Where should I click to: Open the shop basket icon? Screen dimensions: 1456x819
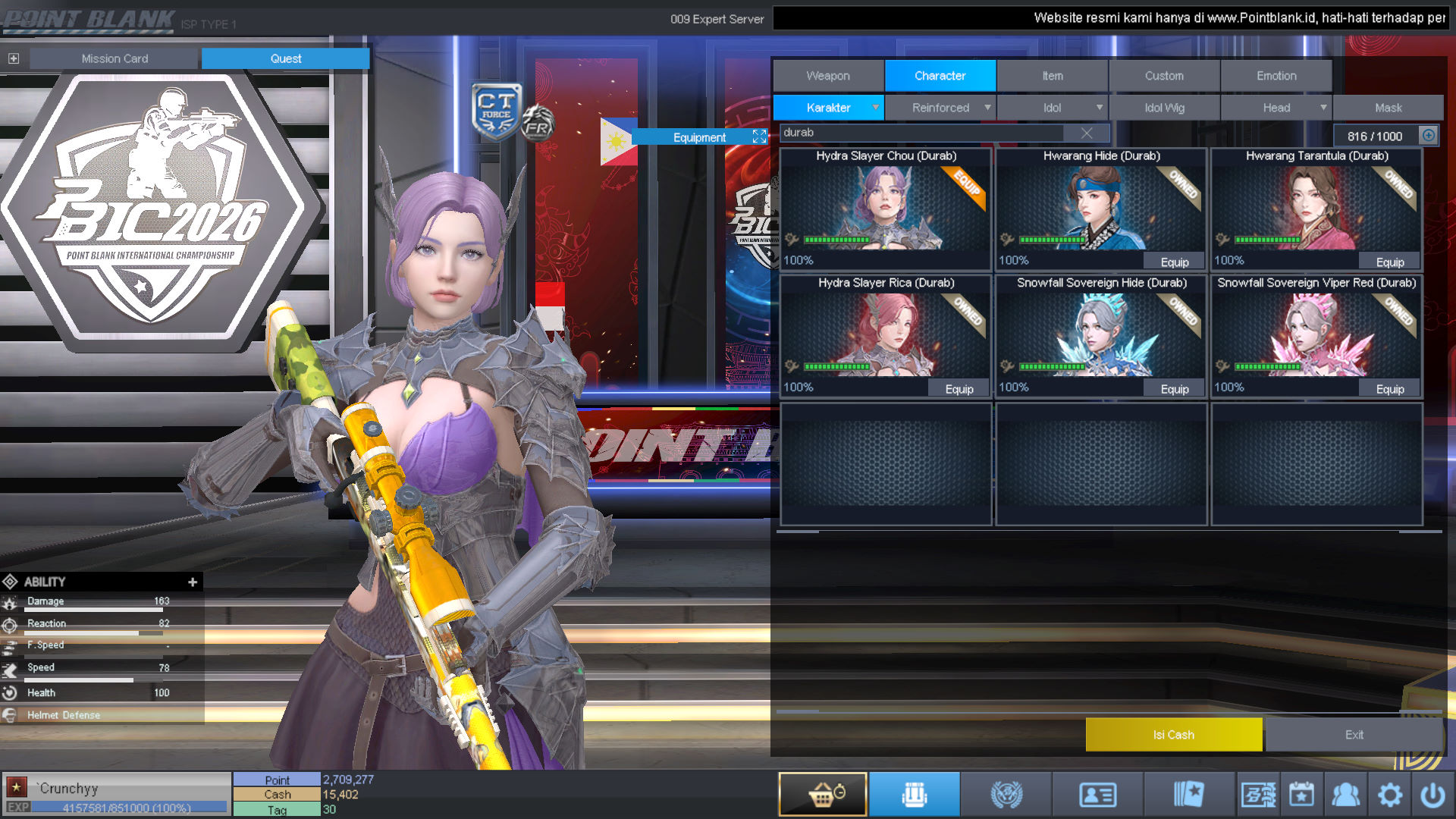coord(823,795)
